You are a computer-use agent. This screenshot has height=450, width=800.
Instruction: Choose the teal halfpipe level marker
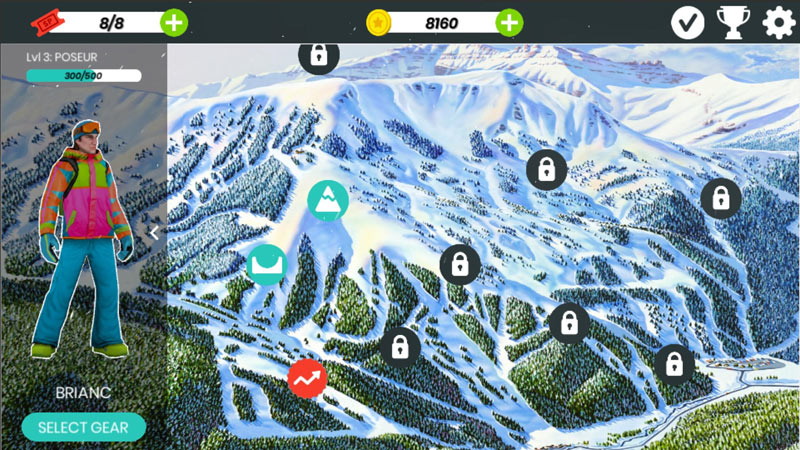[267, 264]
